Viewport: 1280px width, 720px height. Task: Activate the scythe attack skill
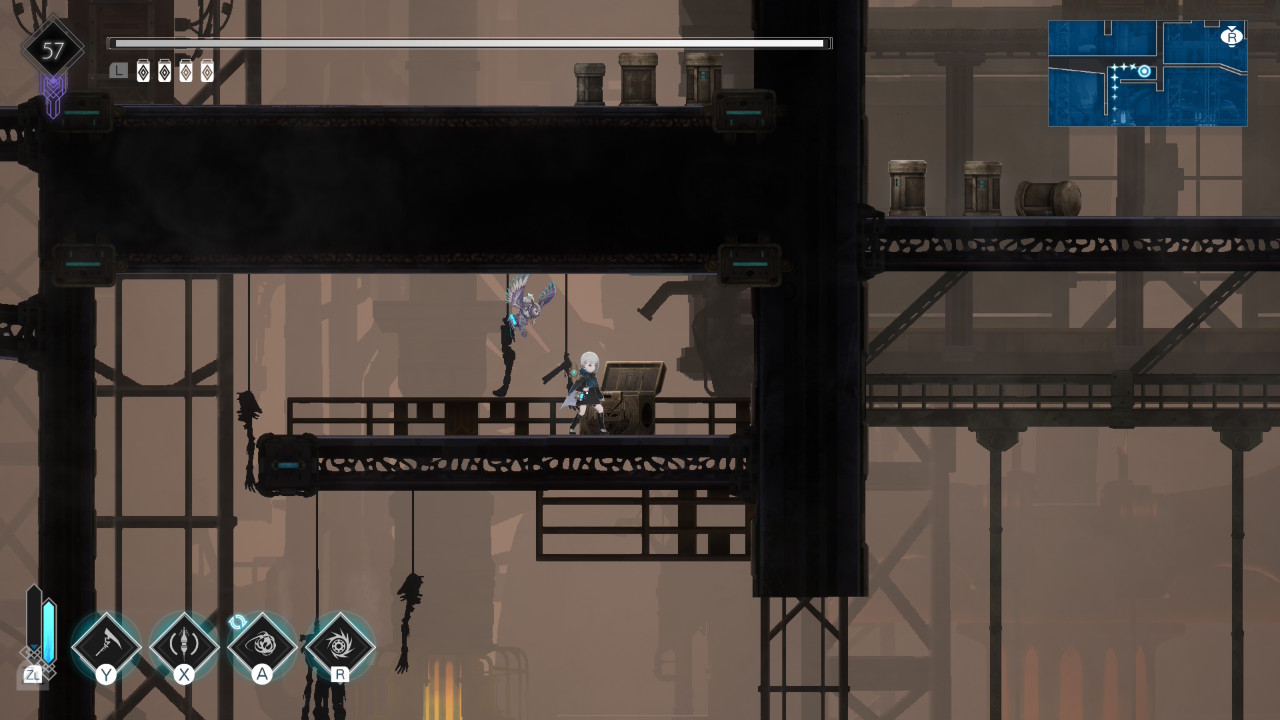click(106, 645)
